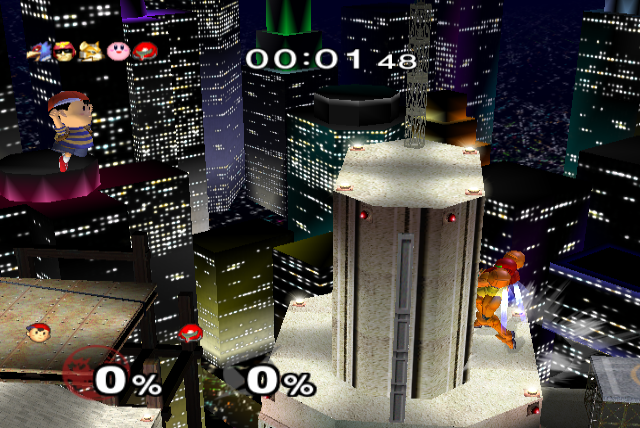Select Ness's stock icon above the damage percent
Viewport: 640px width, 428px height.
(36, 331)
